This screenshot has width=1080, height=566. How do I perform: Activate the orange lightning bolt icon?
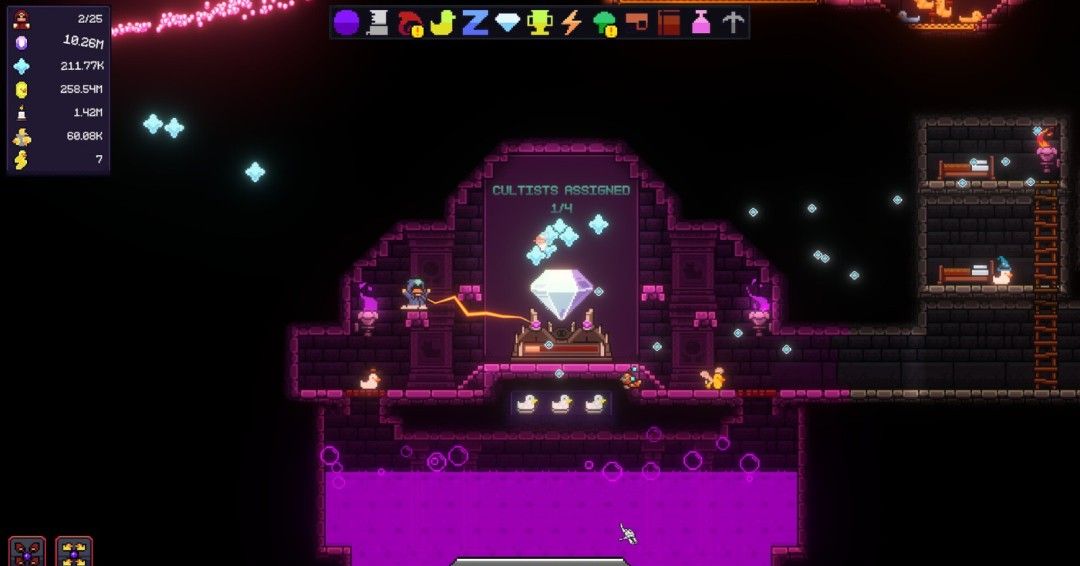572,22
